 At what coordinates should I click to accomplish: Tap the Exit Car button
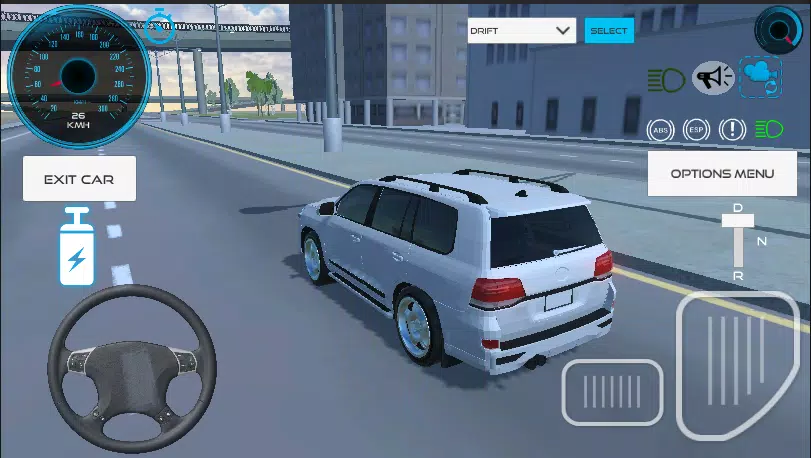pos(79,179)
